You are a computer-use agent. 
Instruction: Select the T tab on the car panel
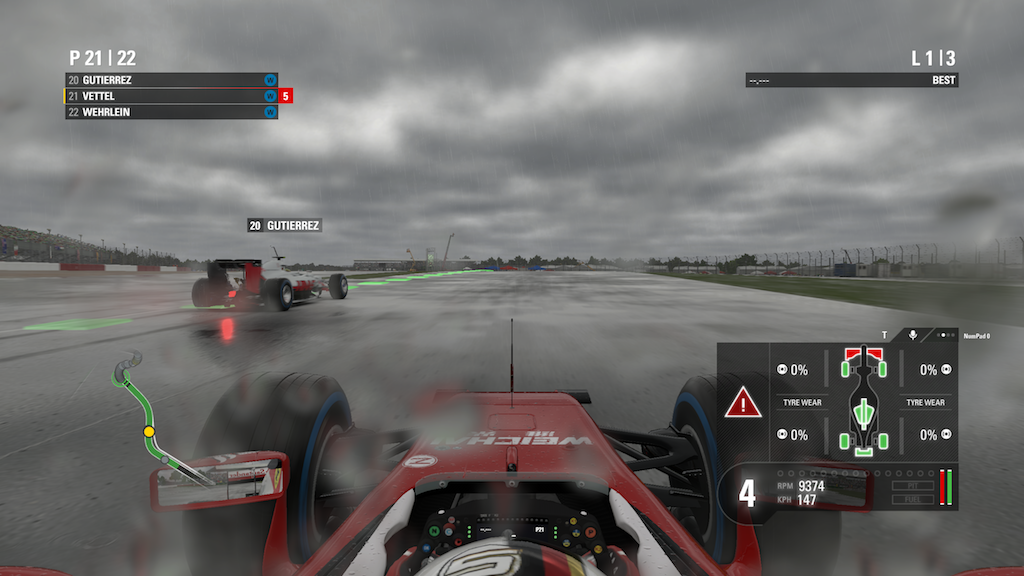(884, 336)
